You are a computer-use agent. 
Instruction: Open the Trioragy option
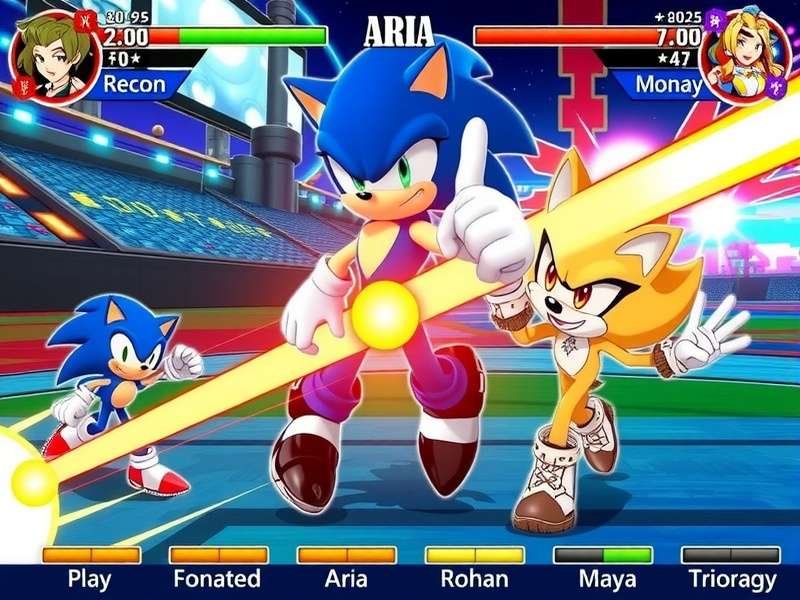point(732,577)
